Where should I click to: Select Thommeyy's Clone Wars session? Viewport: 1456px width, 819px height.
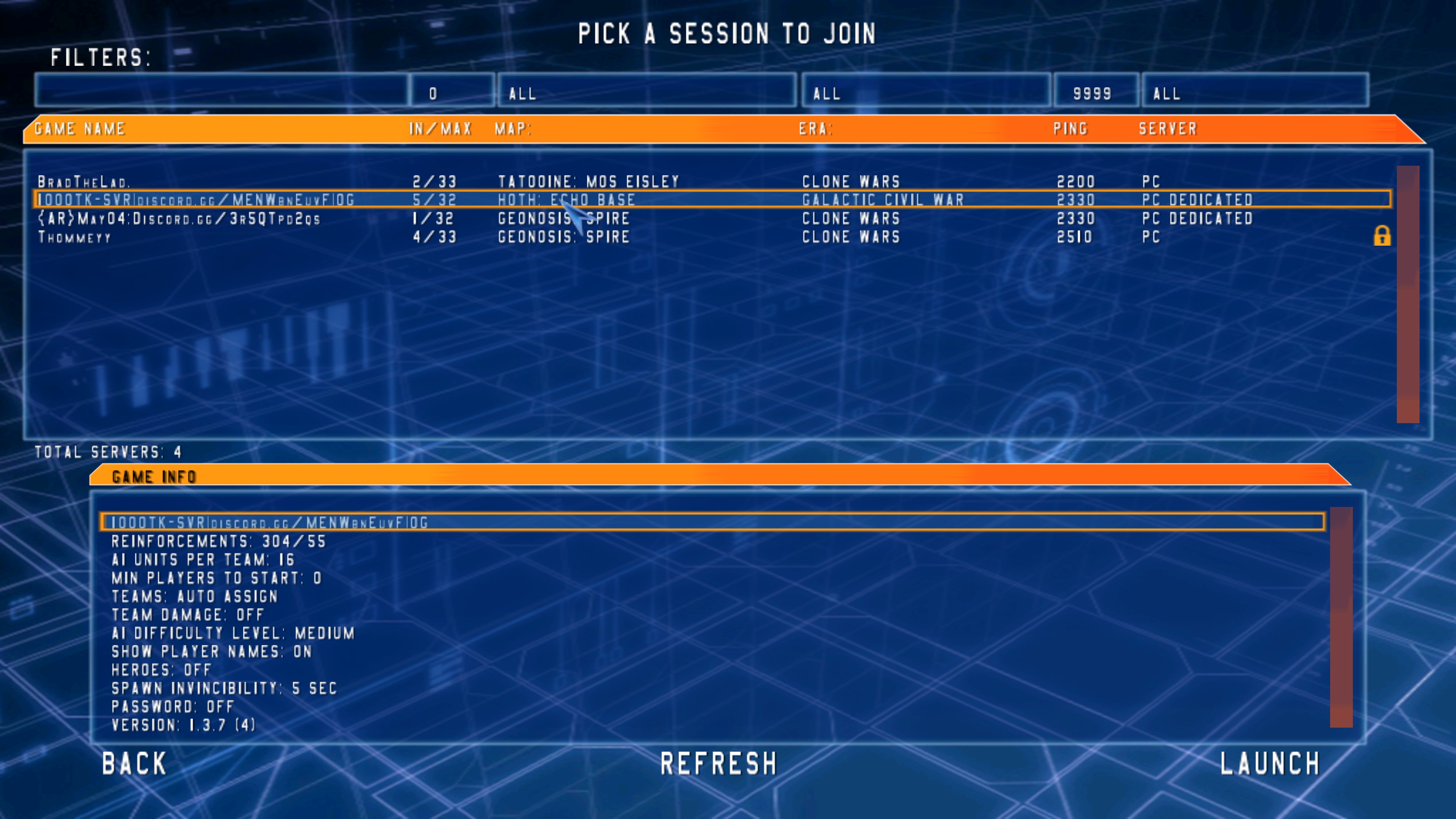pos(395,237)
